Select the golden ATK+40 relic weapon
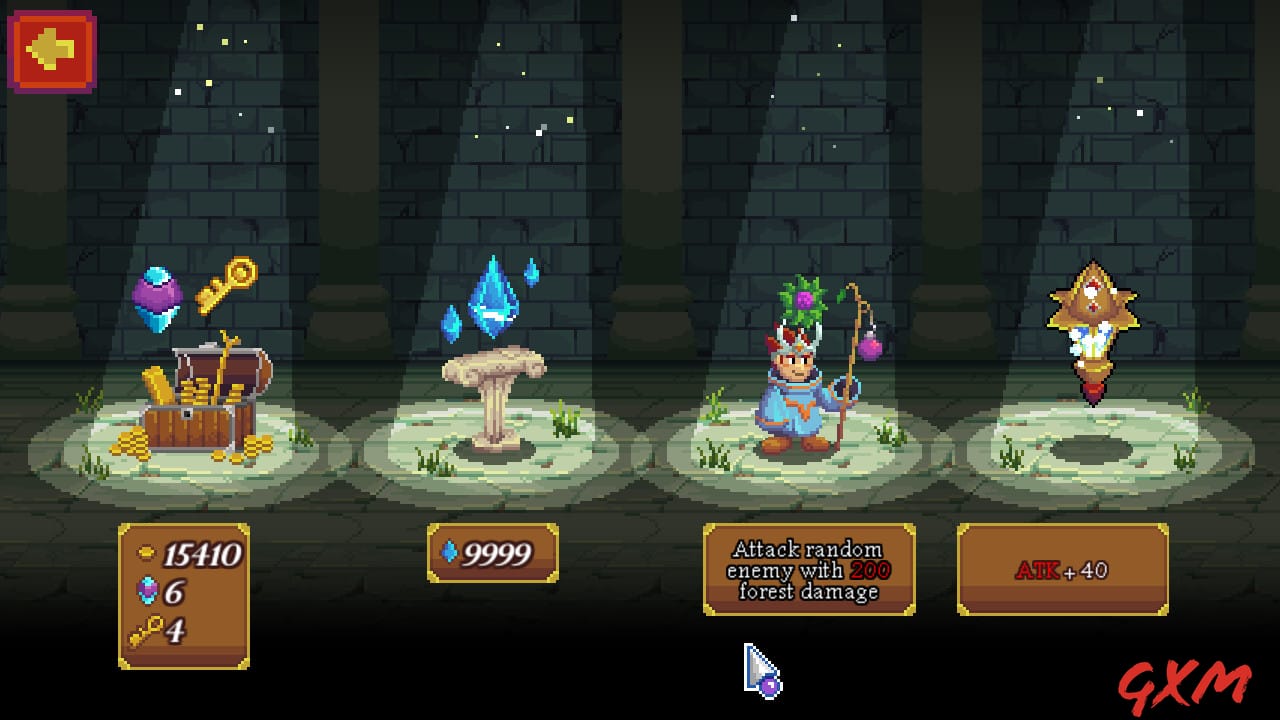The height and width of the screenshot is (720, 1280). click(x=1096, y=330)
